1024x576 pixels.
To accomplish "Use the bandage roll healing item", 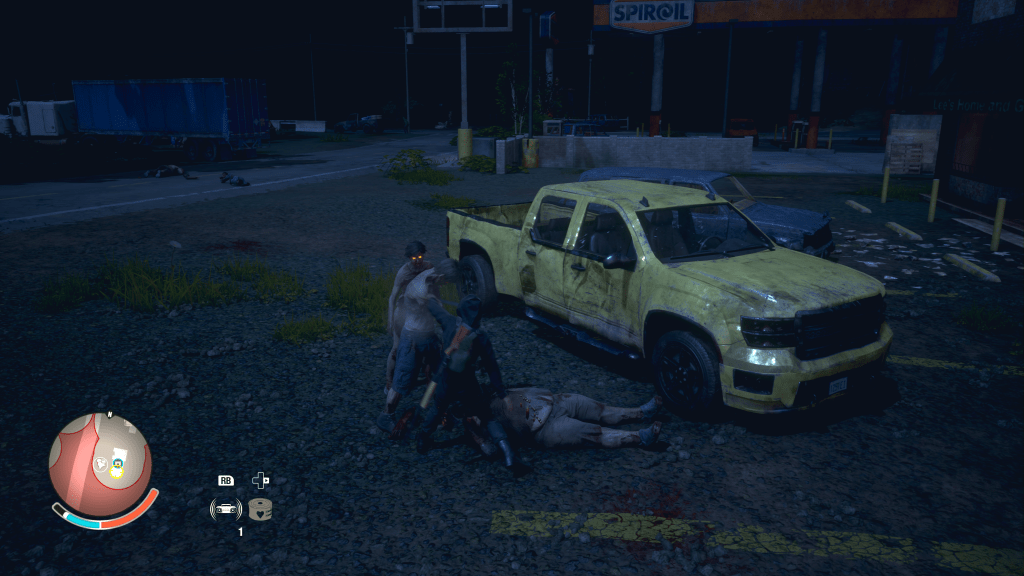I will [x=261, y=509].
